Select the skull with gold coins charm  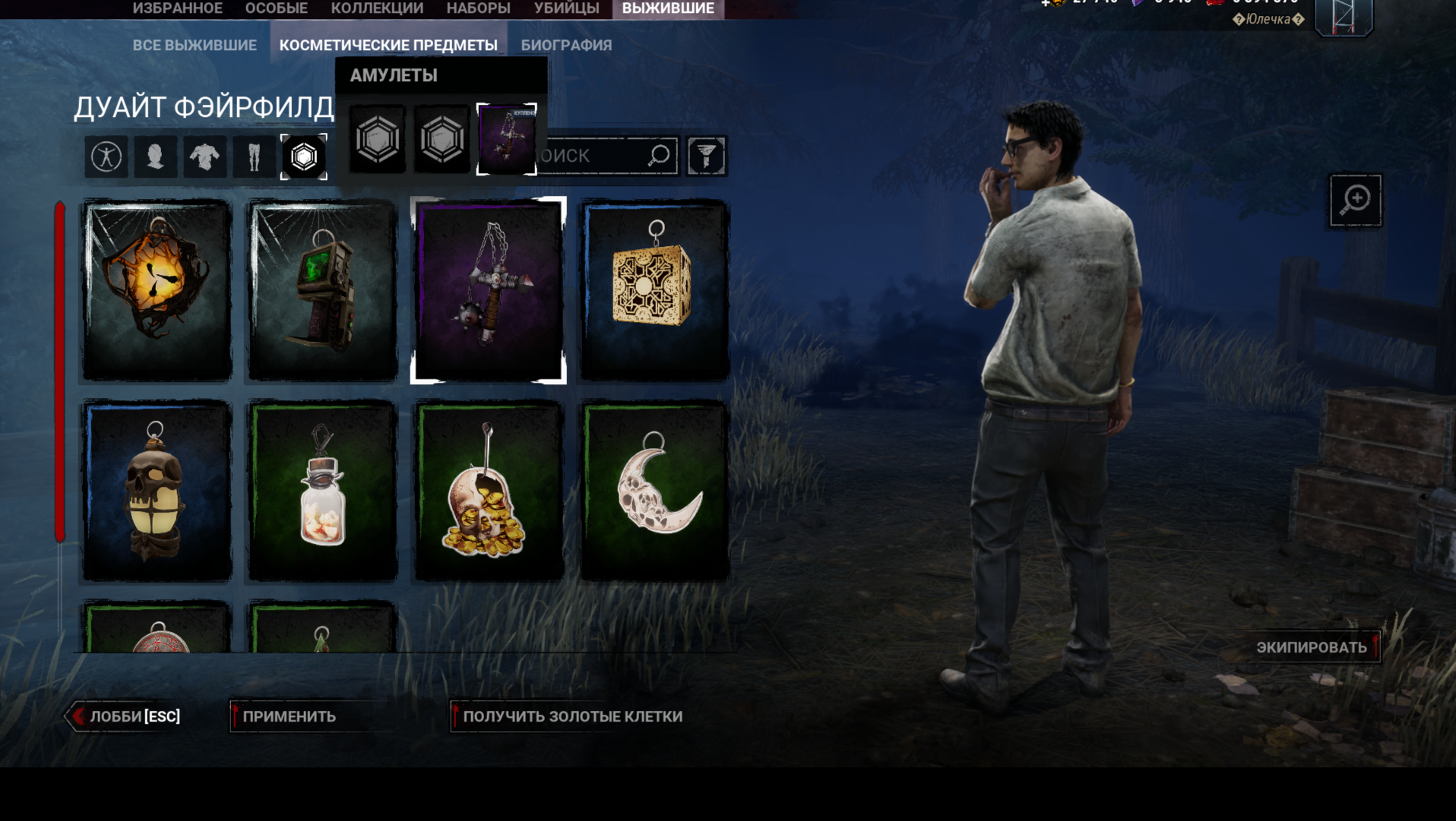click(489, 491)
